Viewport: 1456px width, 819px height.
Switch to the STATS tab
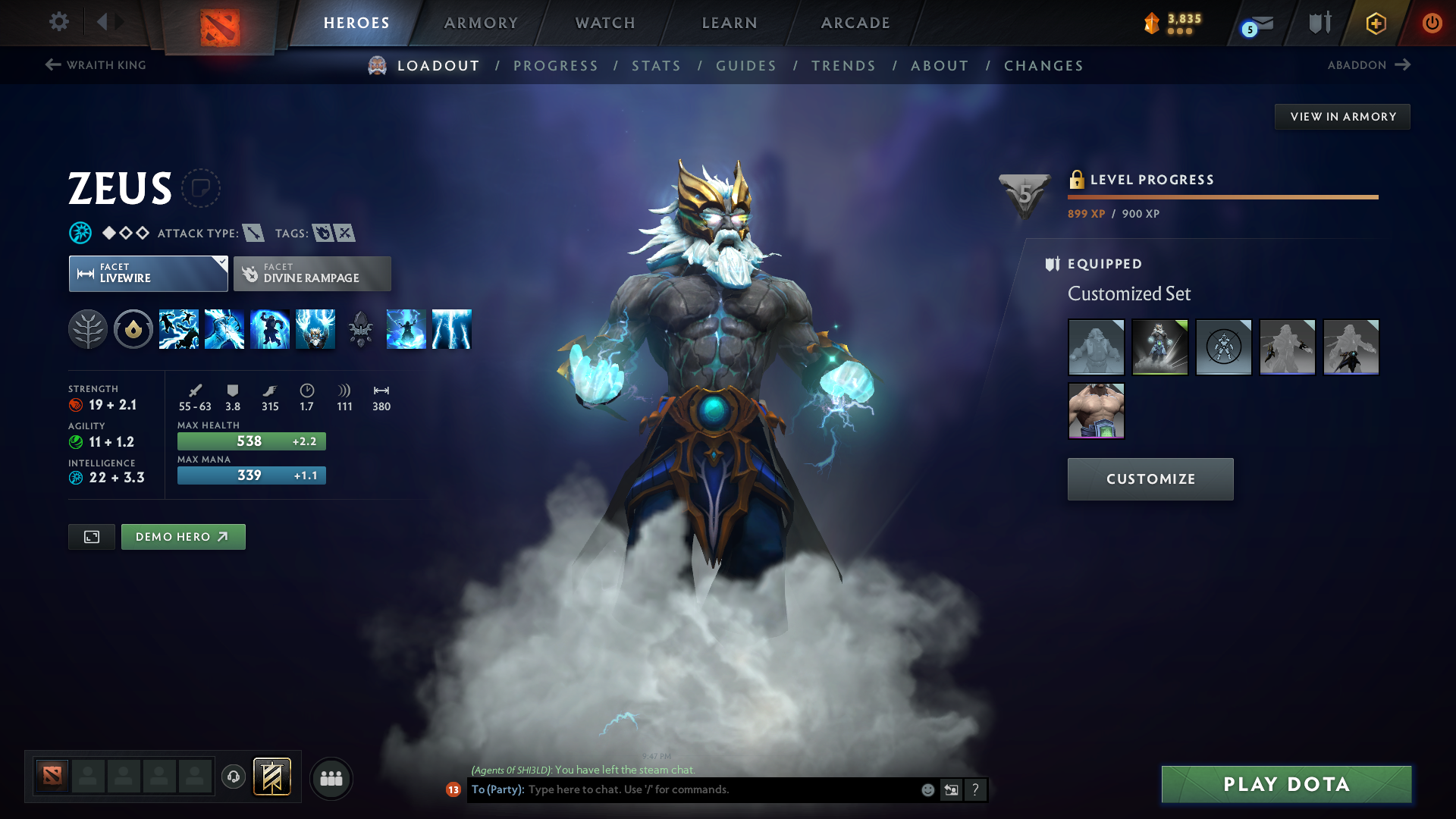656,66
